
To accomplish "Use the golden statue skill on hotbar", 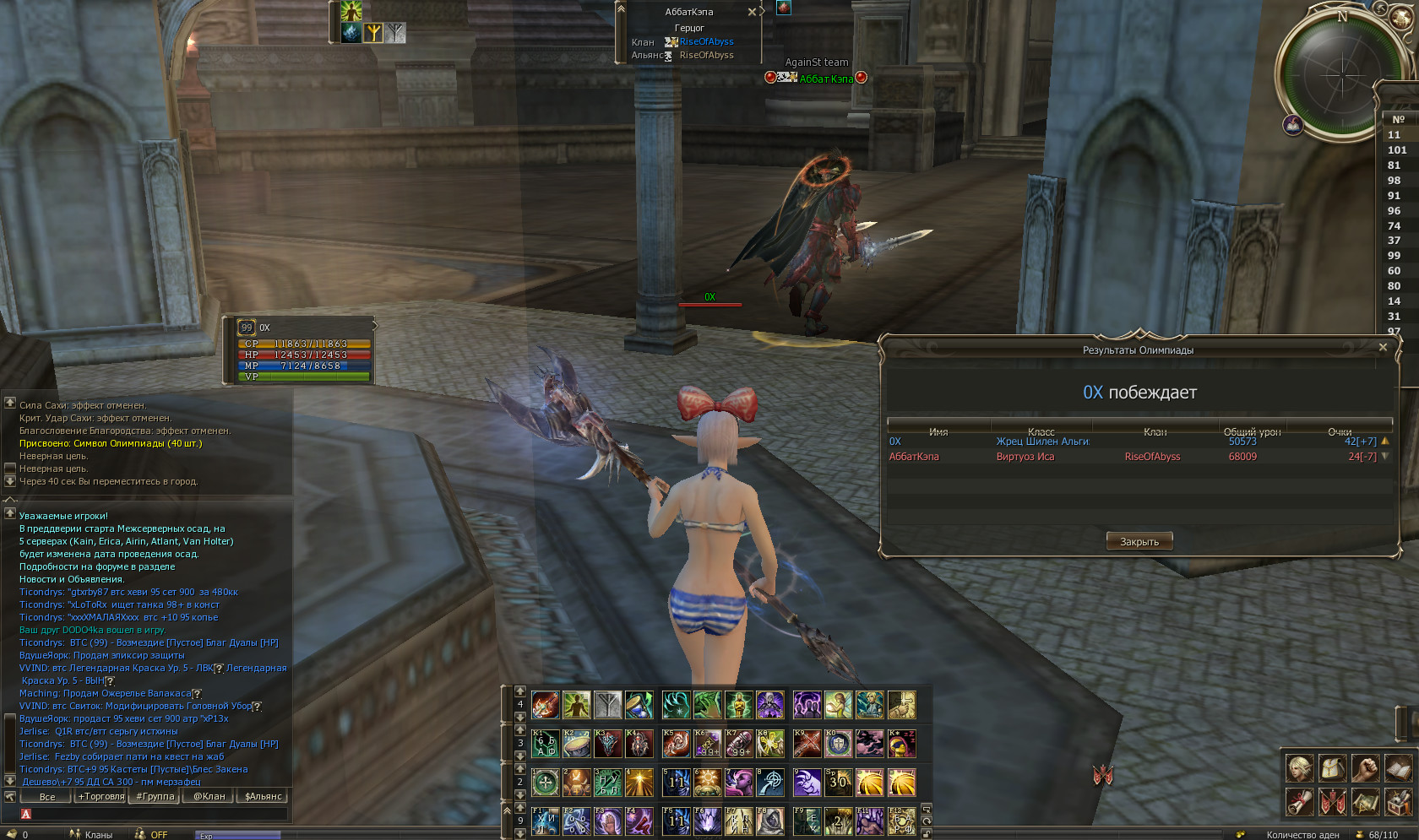I will coord(738,705).
